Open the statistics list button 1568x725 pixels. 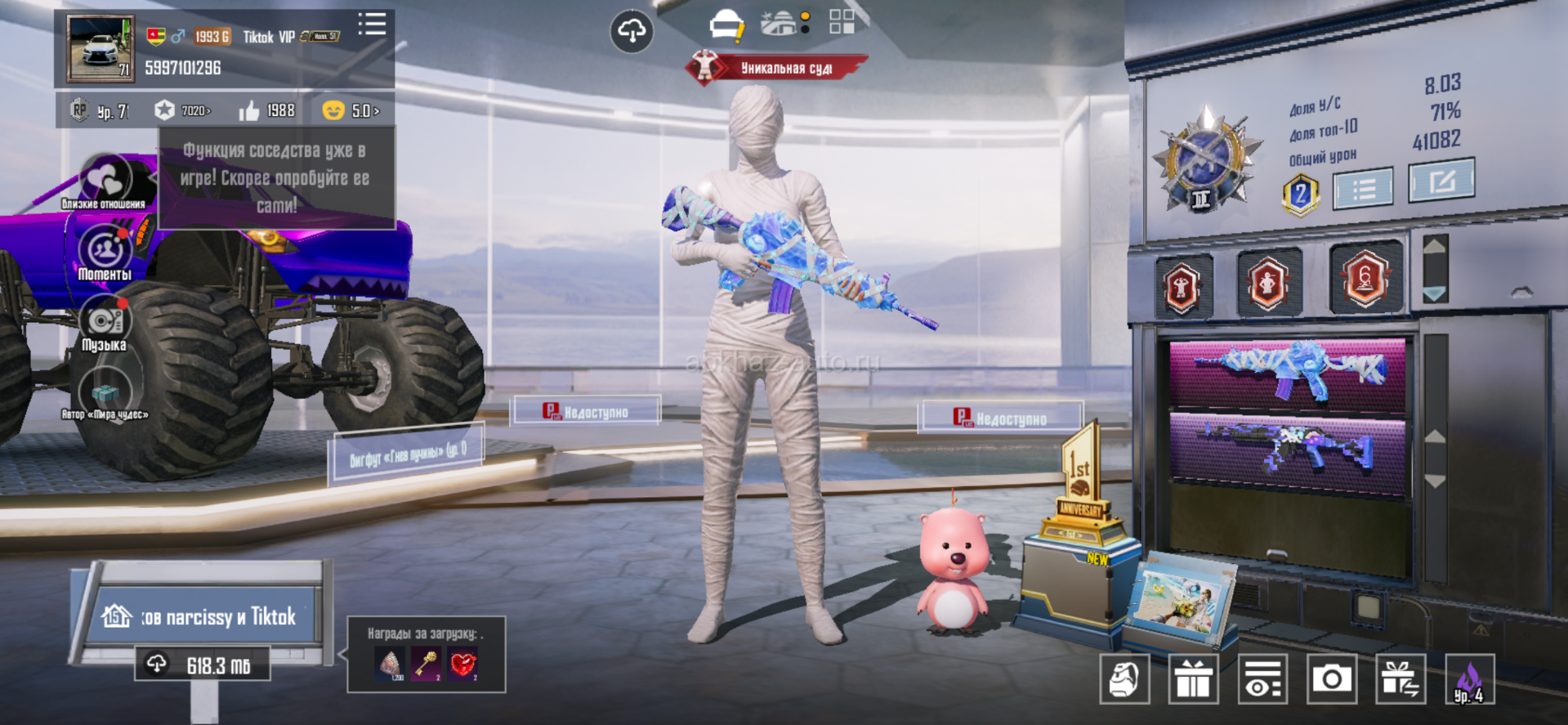click(1363, 189)
